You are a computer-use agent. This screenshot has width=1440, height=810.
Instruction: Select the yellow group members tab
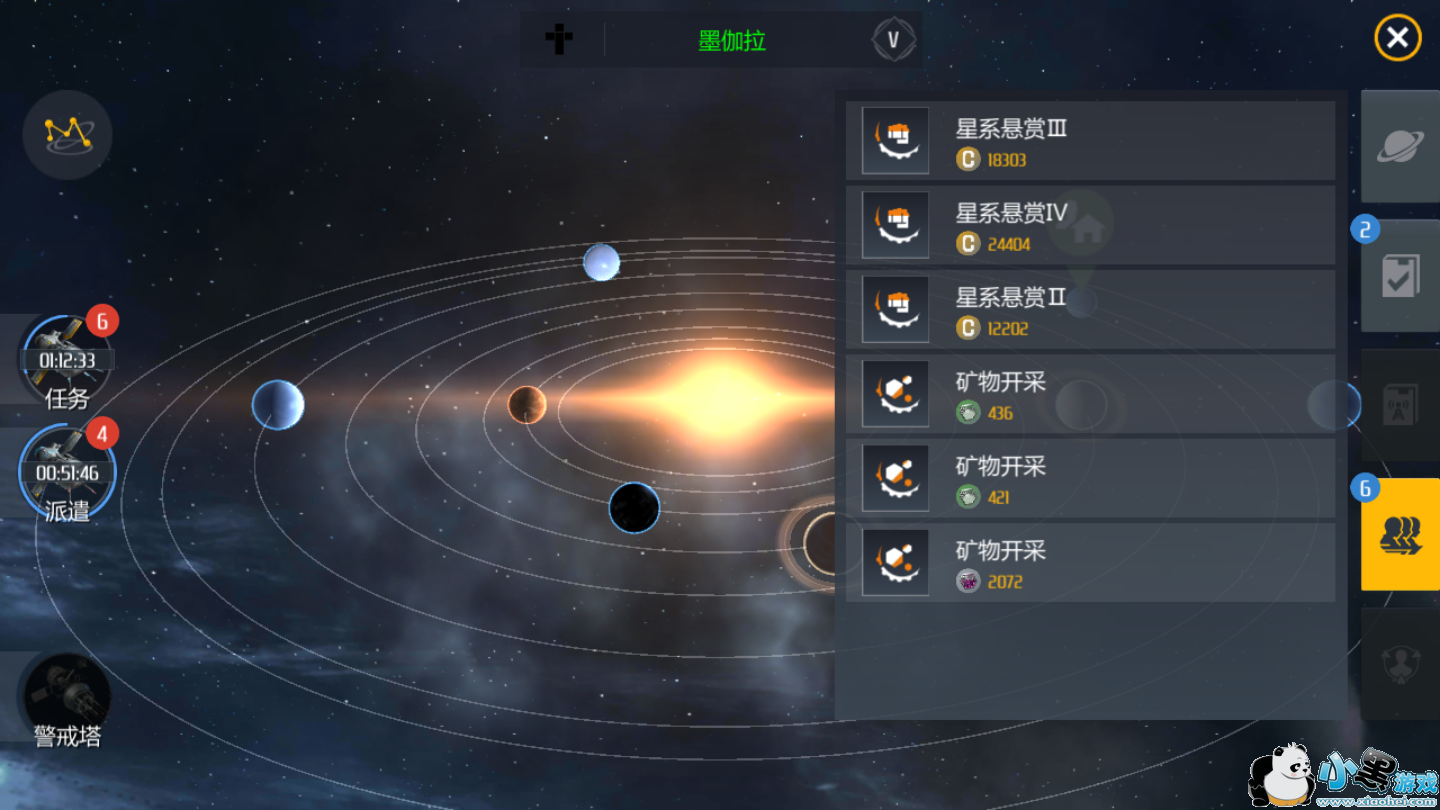(x=1400, y=534)
